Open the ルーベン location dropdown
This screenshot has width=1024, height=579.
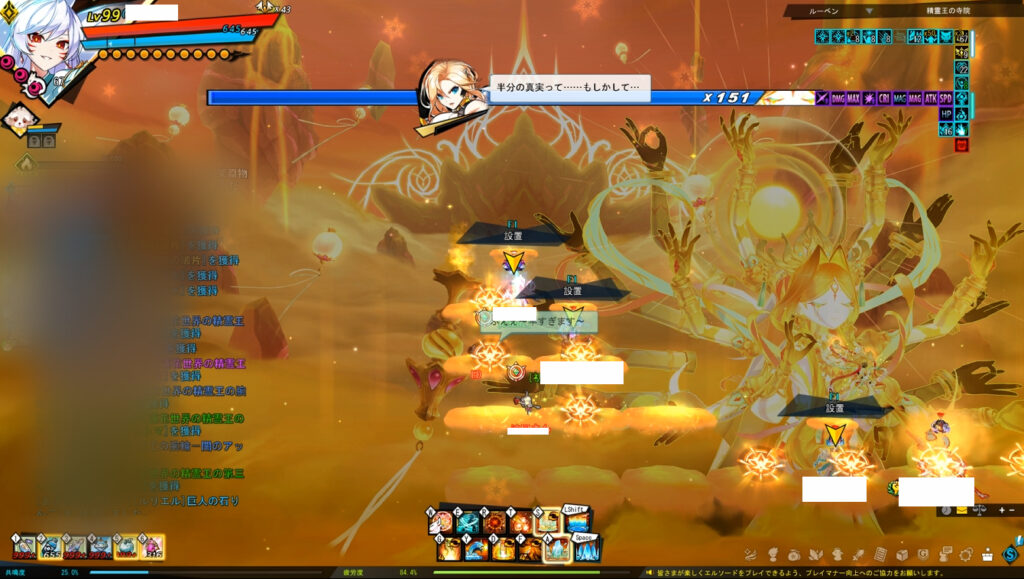869,11
